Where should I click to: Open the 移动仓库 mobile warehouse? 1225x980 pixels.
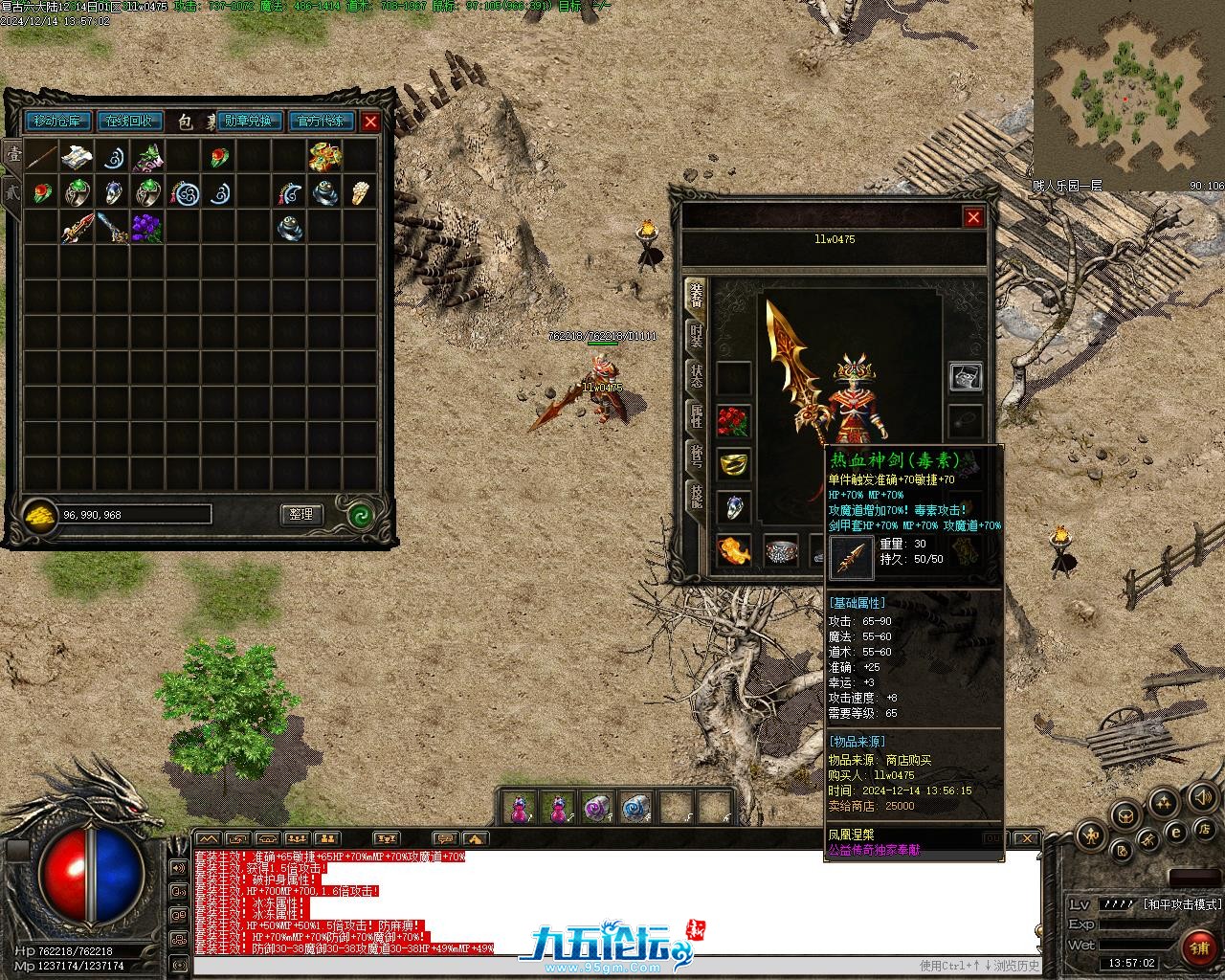[59, 122]
